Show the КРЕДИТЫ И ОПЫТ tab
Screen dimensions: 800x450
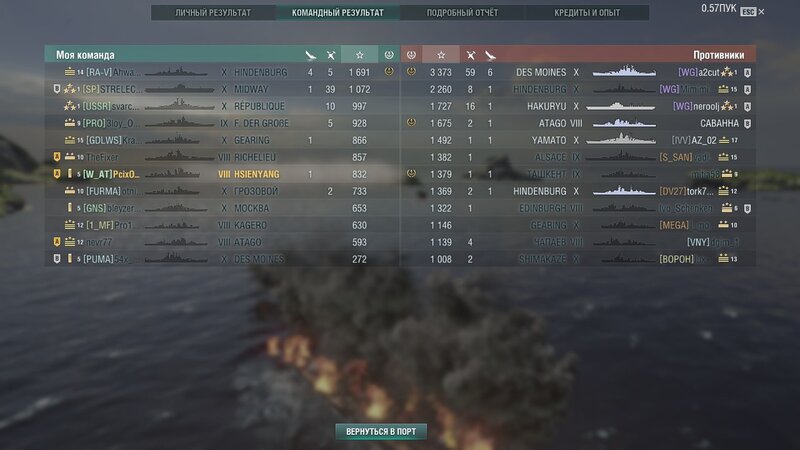587,13
